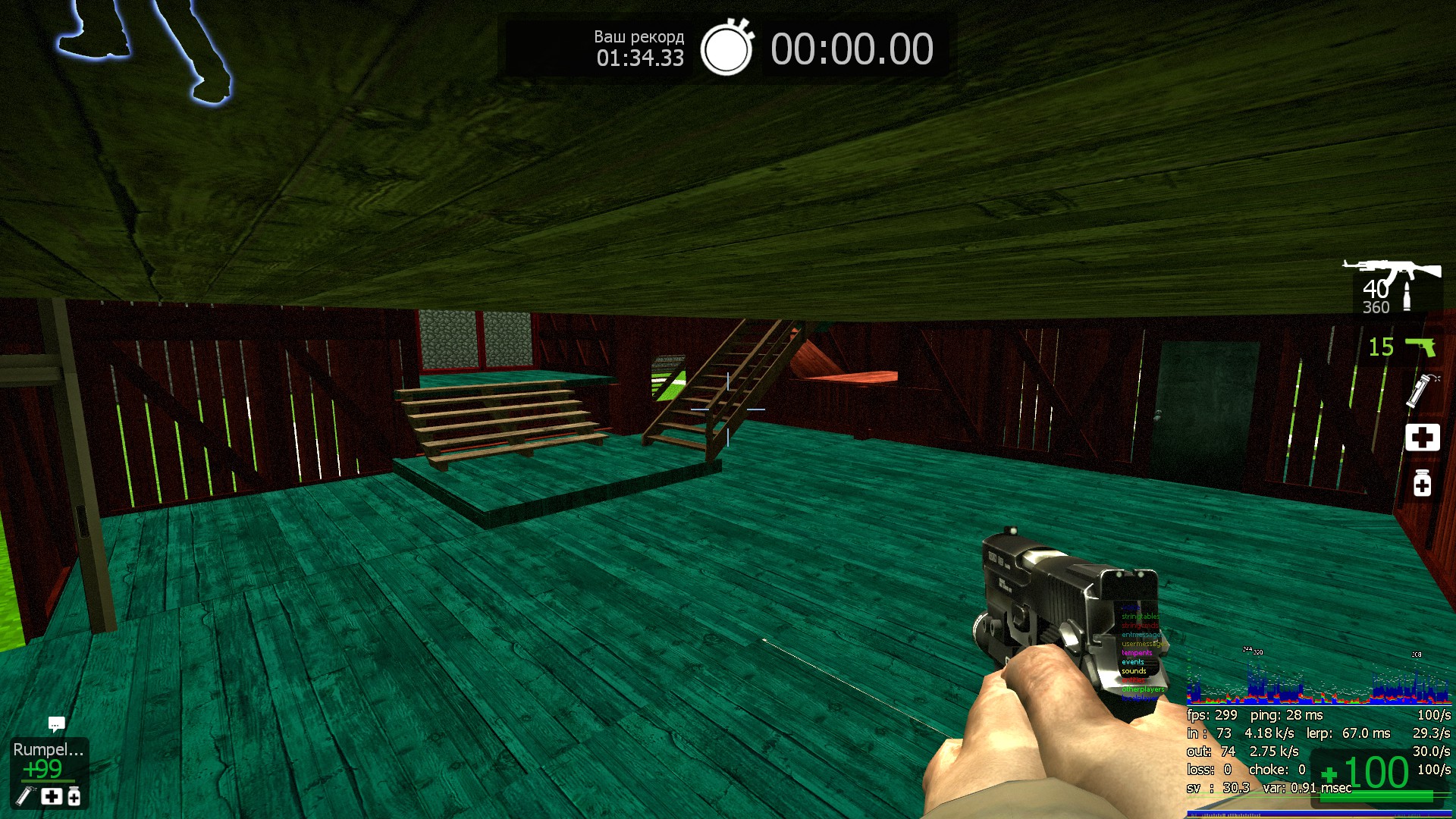Screen dimensions: 1456x819
Task: Select the first aid kit slot
Action: point(1422,438)
